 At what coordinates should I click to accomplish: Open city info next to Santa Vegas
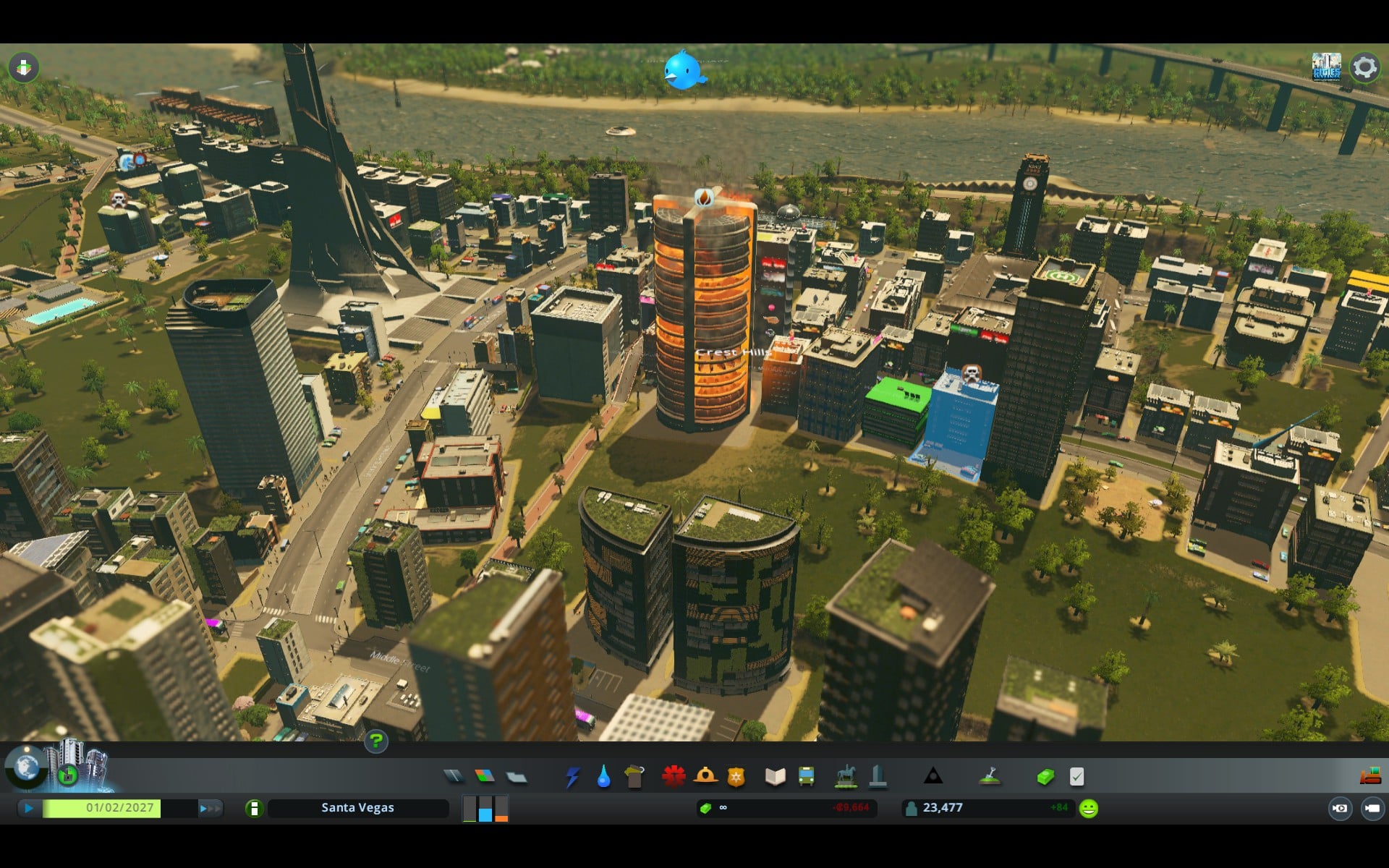click(254, 808)
